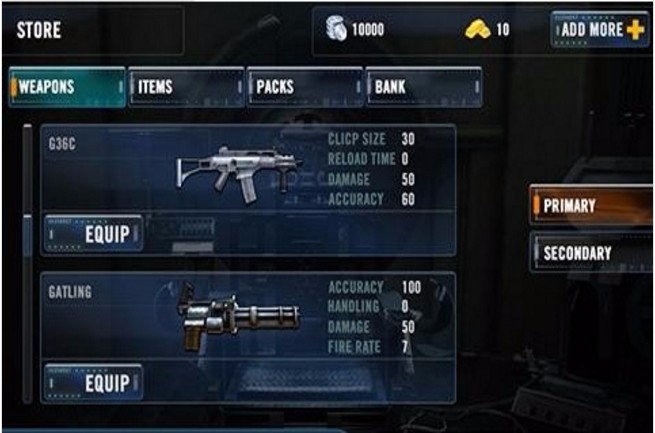Show the Packs tab
This screenshot has width=655, height=433.
coord(305,87)
